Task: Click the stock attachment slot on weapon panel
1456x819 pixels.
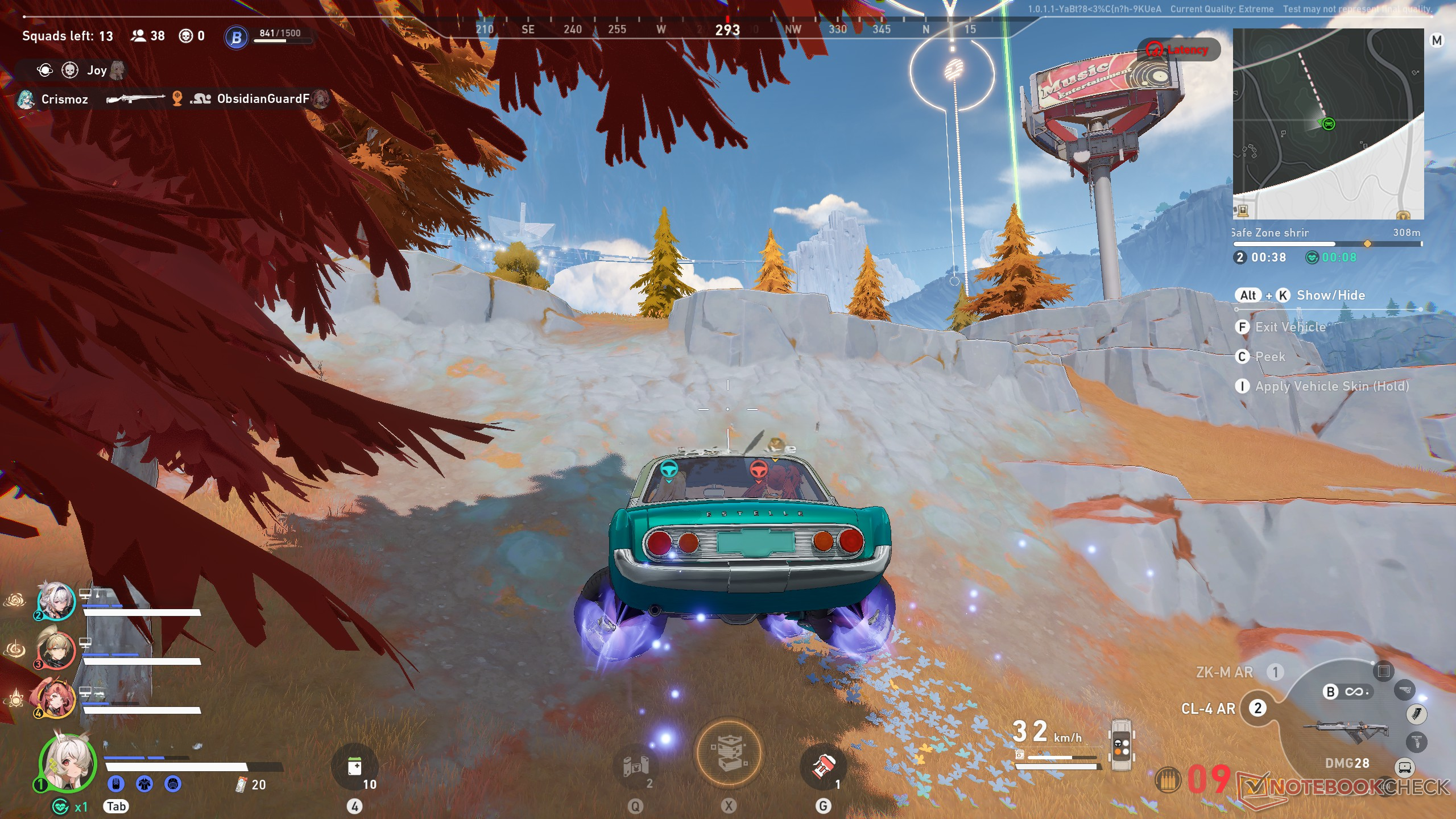Action: 1404,690
